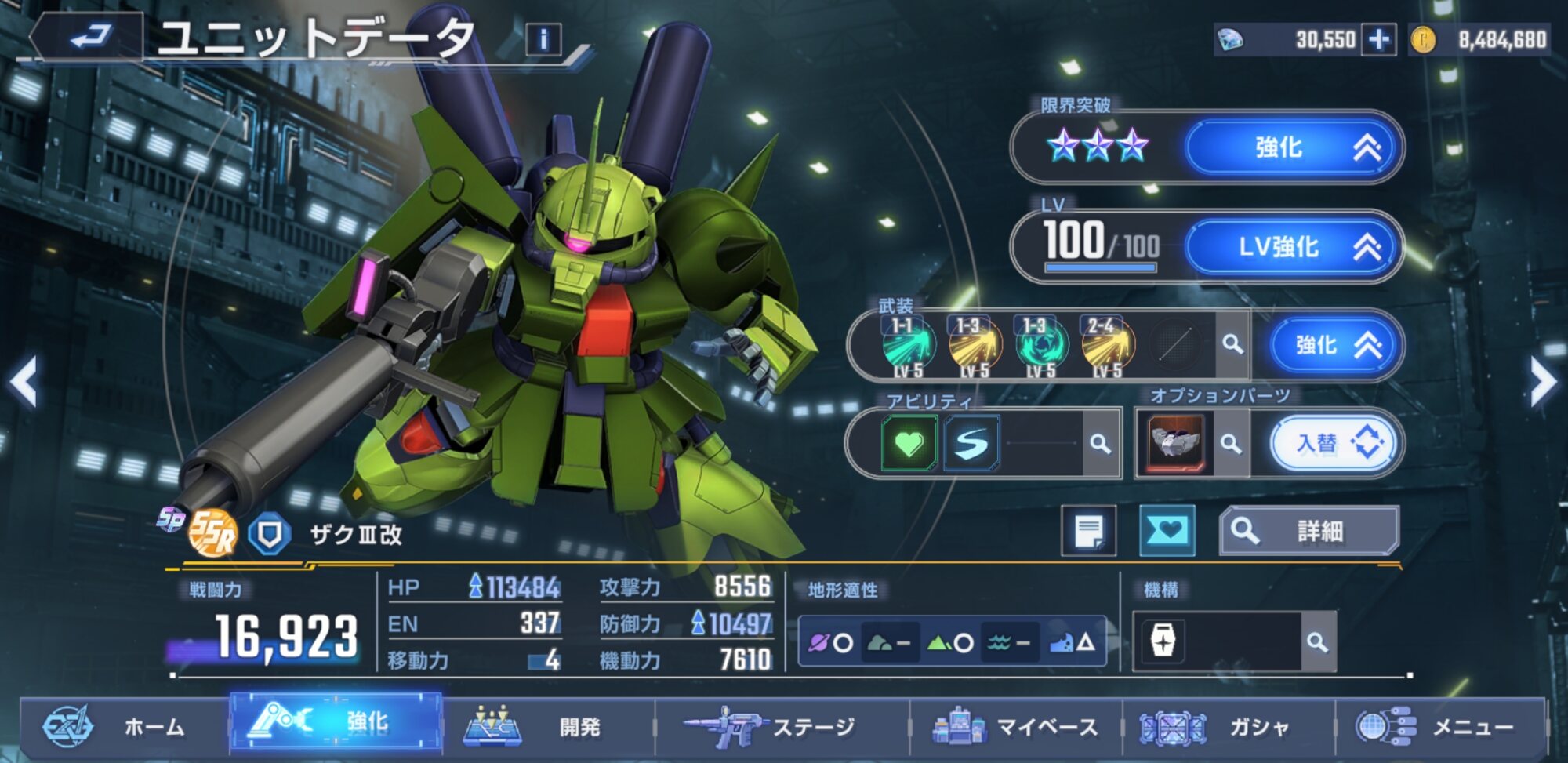Open the memo note icon
Image resolution: width=1568 pixels, height=763 pixels.
(x=1088, y=532)
